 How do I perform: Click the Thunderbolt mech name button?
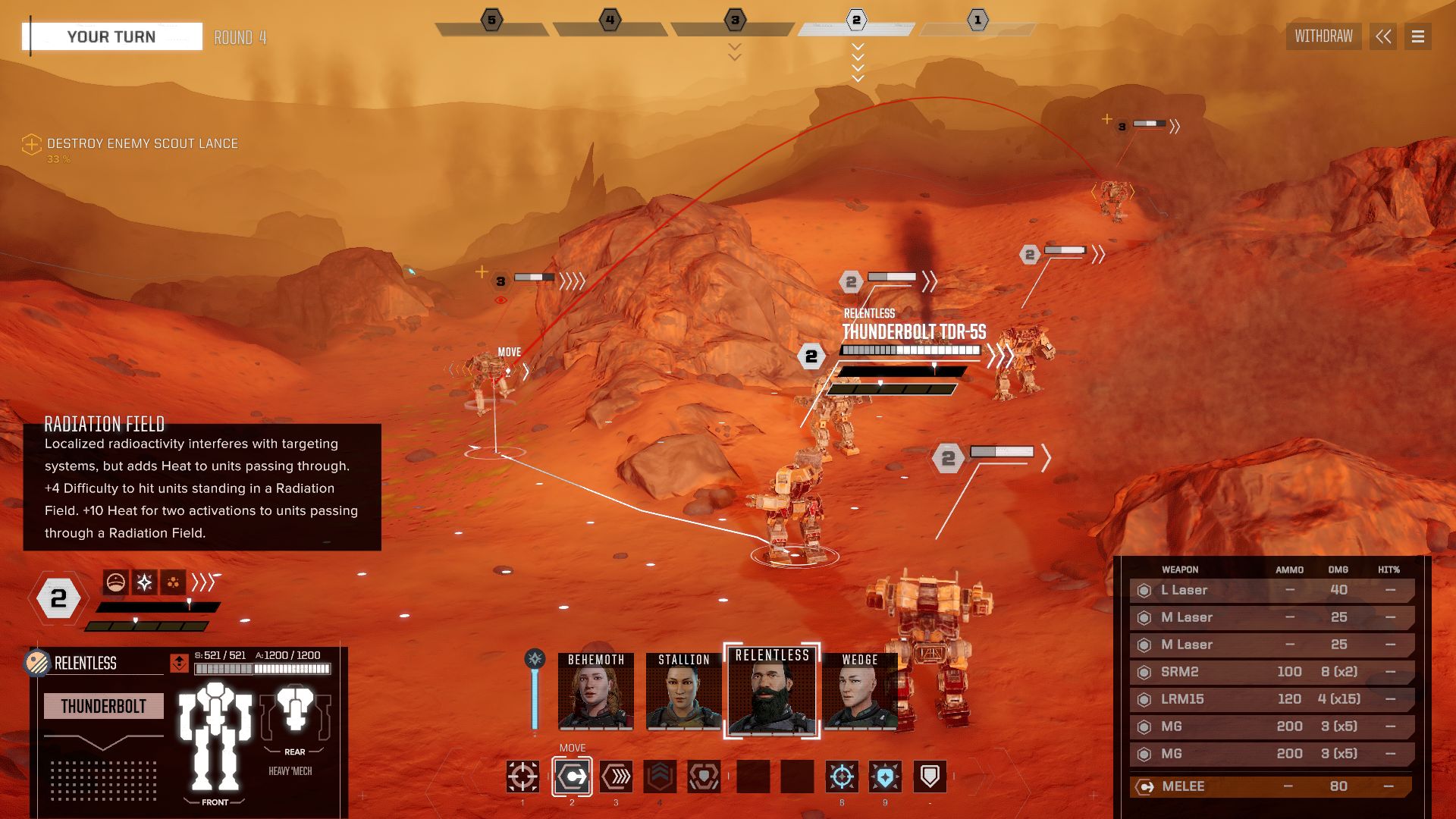pos(104,706)
